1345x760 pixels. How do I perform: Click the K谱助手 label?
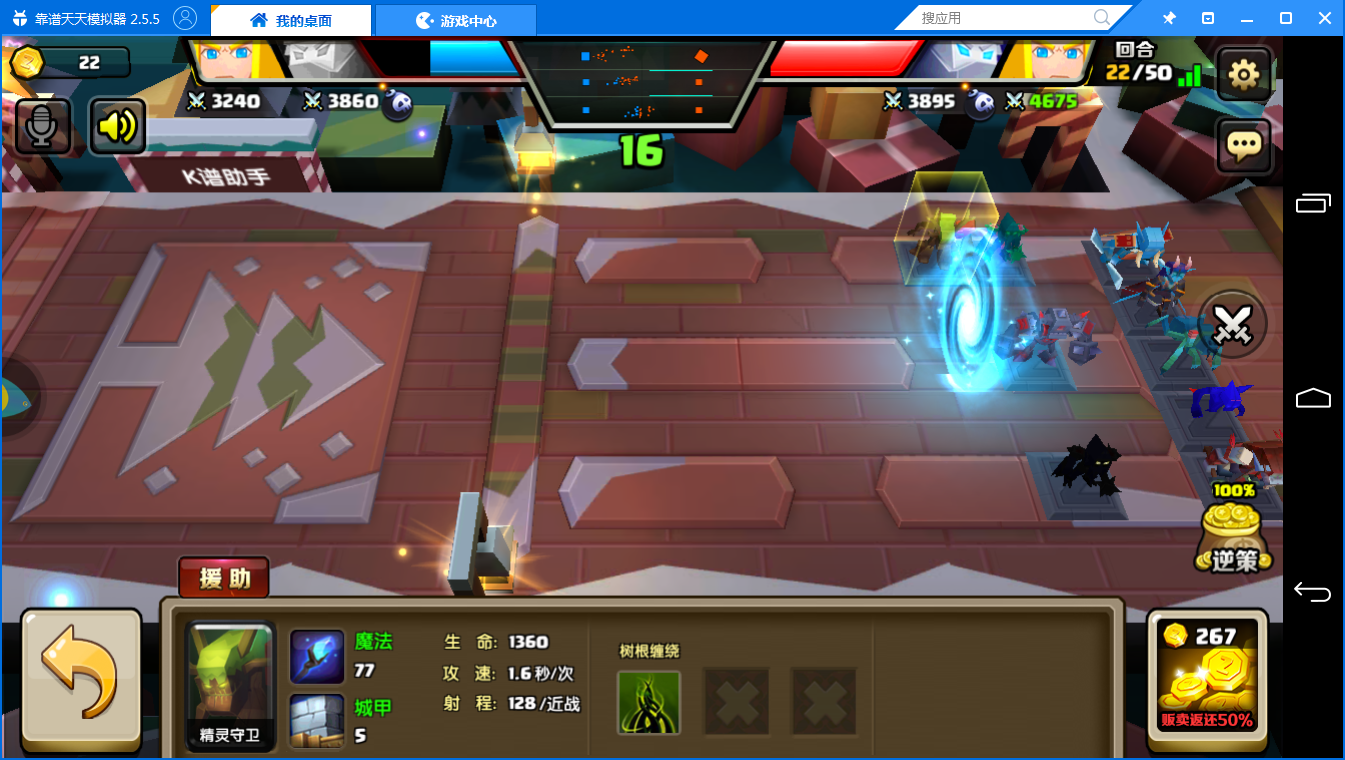(230, 178)
